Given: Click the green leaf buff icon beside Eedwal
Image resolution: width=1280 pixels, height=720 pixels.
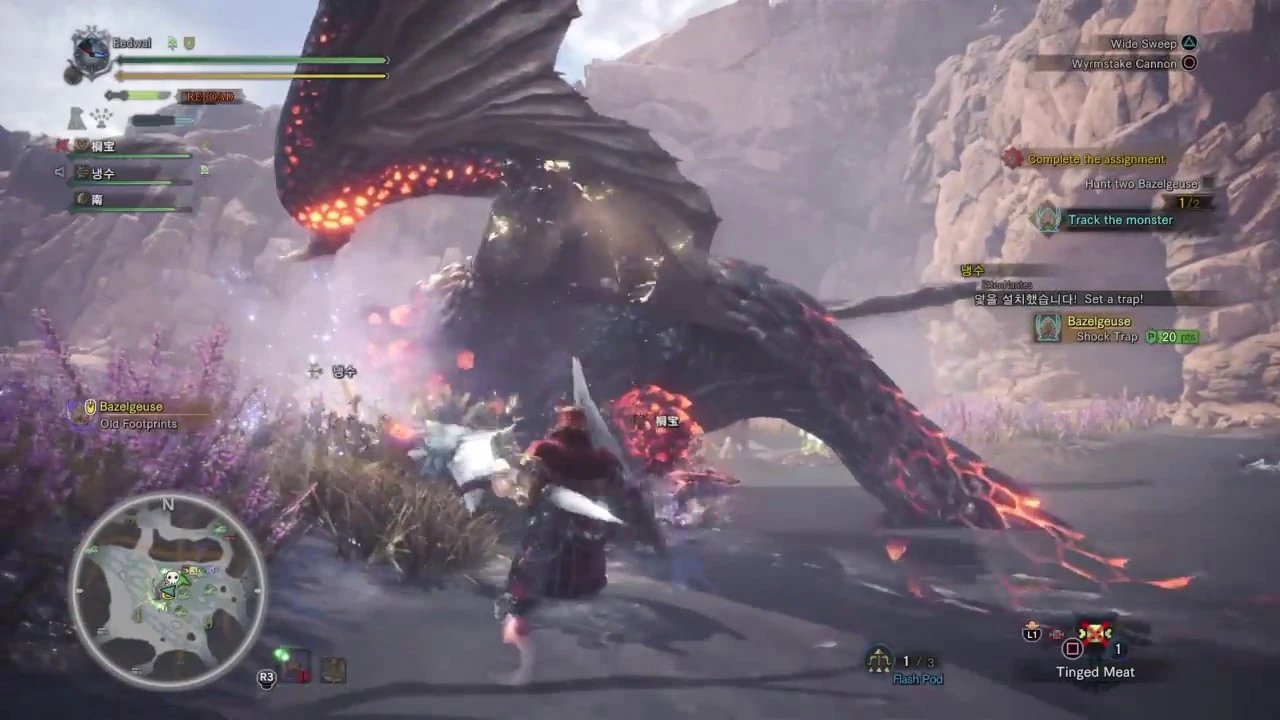Looking at the screenshot, I should click(171, 43).
